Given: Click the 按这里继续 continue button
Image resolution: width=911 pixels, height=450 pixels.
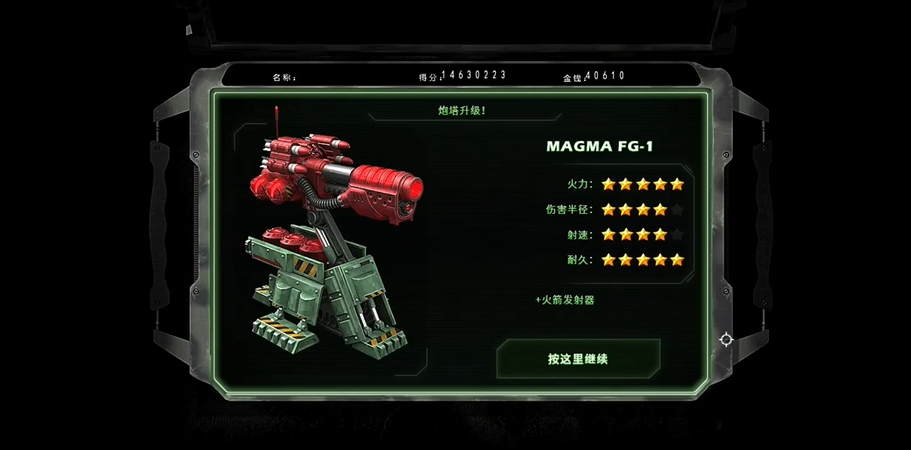Looking at the screenshot, I should (x=578, y=359).
